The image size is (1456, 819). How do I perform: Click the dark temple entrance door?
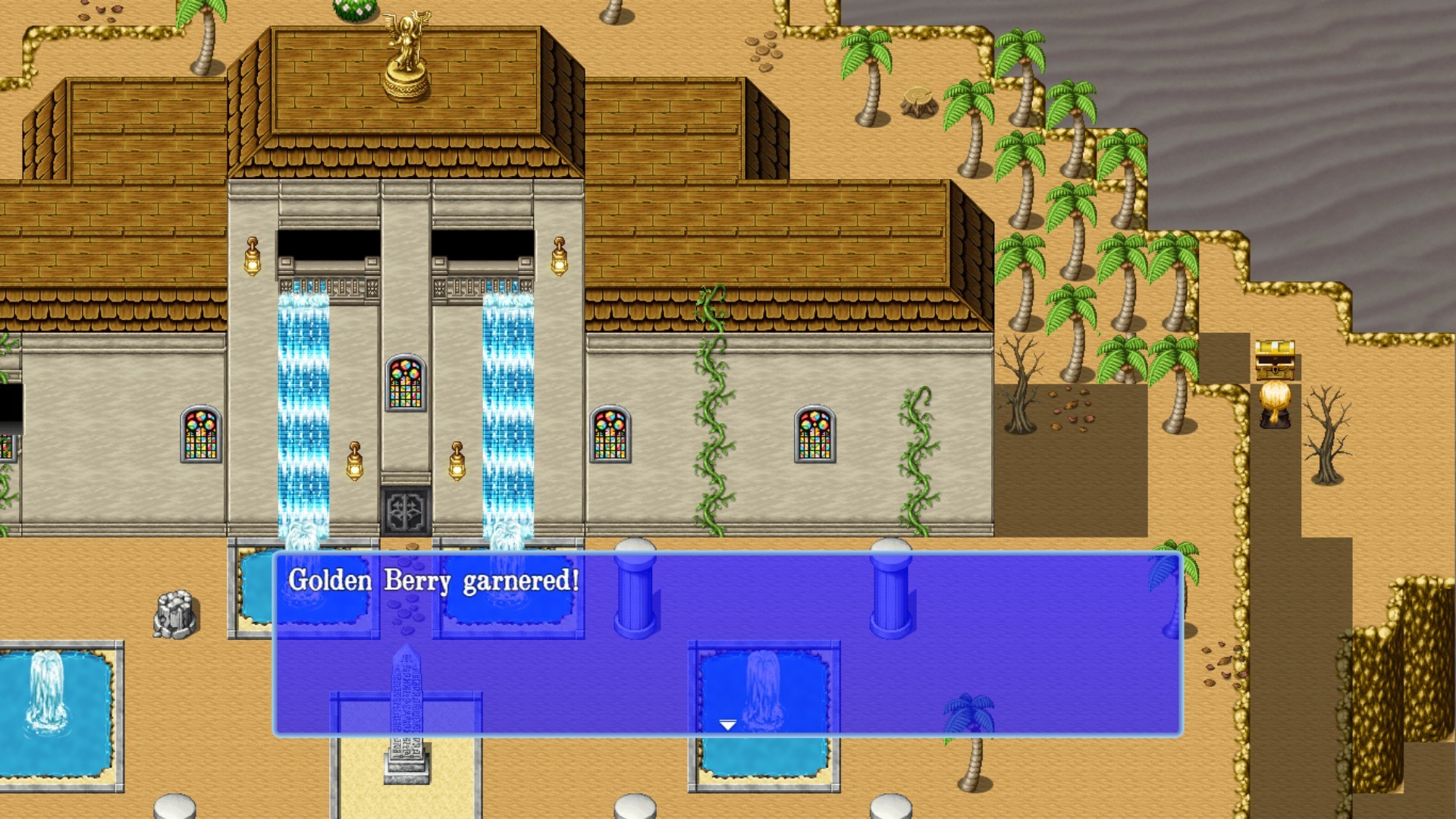406,512
